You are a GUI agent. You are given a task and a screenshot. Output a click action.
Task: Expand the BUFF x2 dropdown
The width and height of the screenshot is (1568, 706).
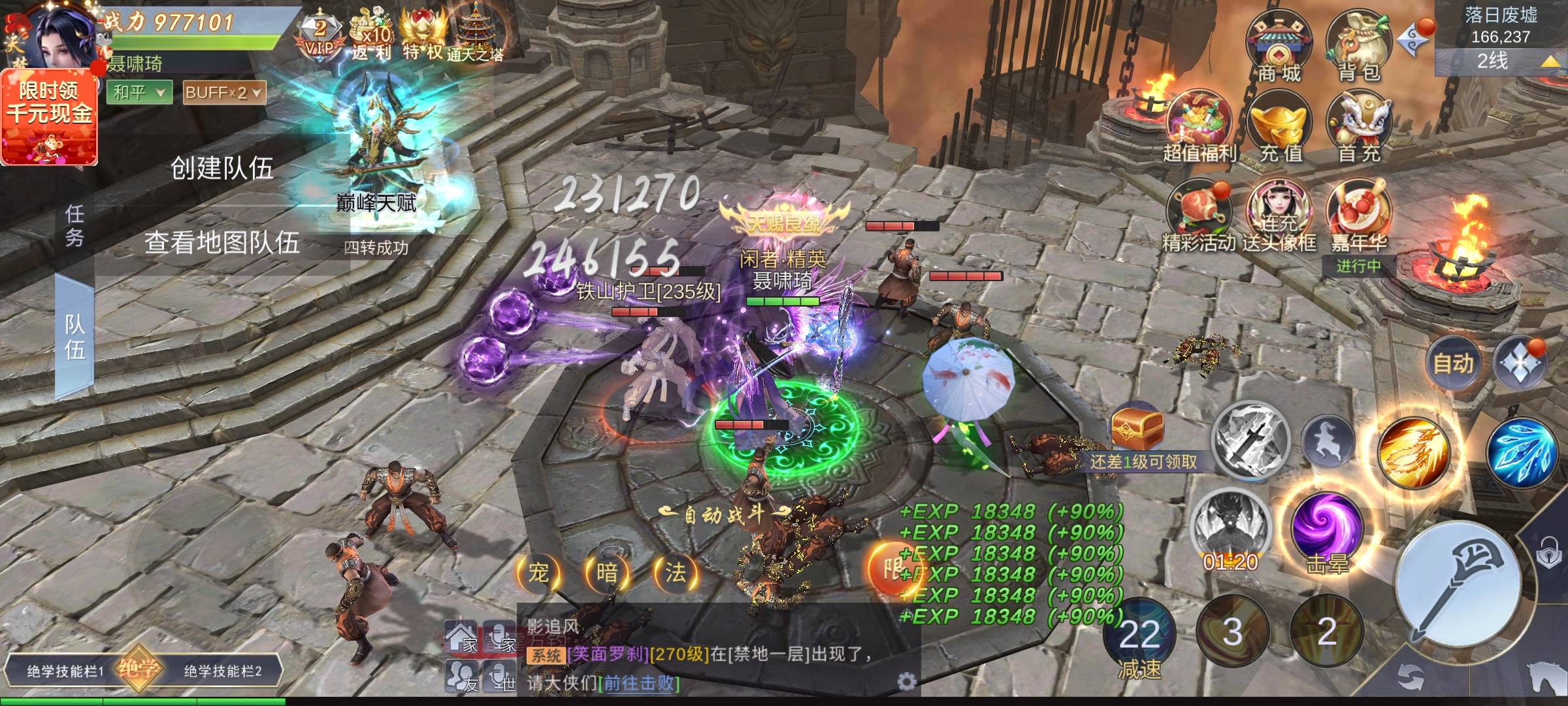pos(224,93)
